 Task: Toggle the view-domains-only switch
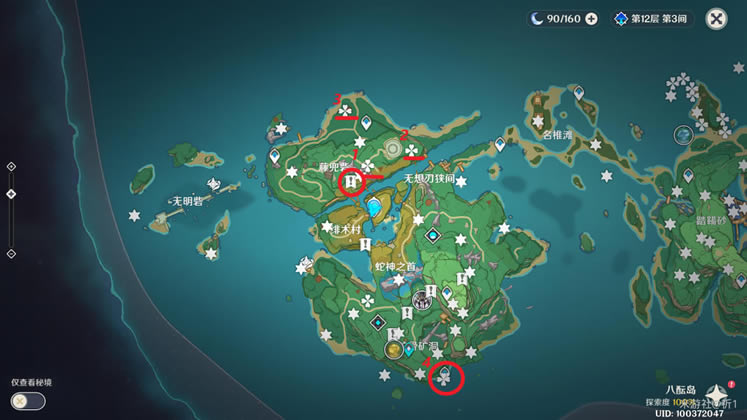pyautogui.click(x=29, y=401)
